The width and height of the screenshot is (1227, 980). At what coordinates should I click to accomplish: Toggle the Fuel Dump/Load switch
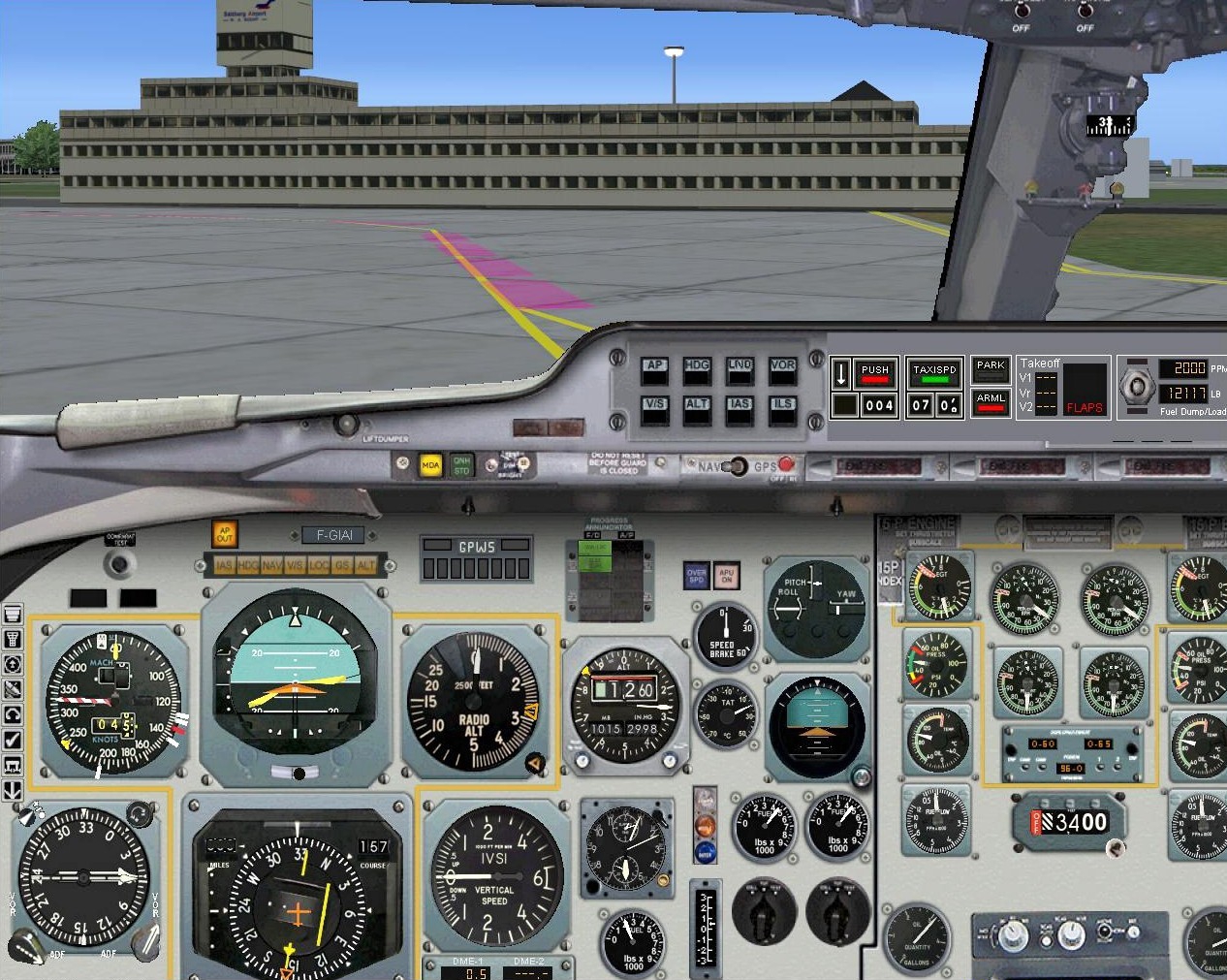(x=1135, y=388)
